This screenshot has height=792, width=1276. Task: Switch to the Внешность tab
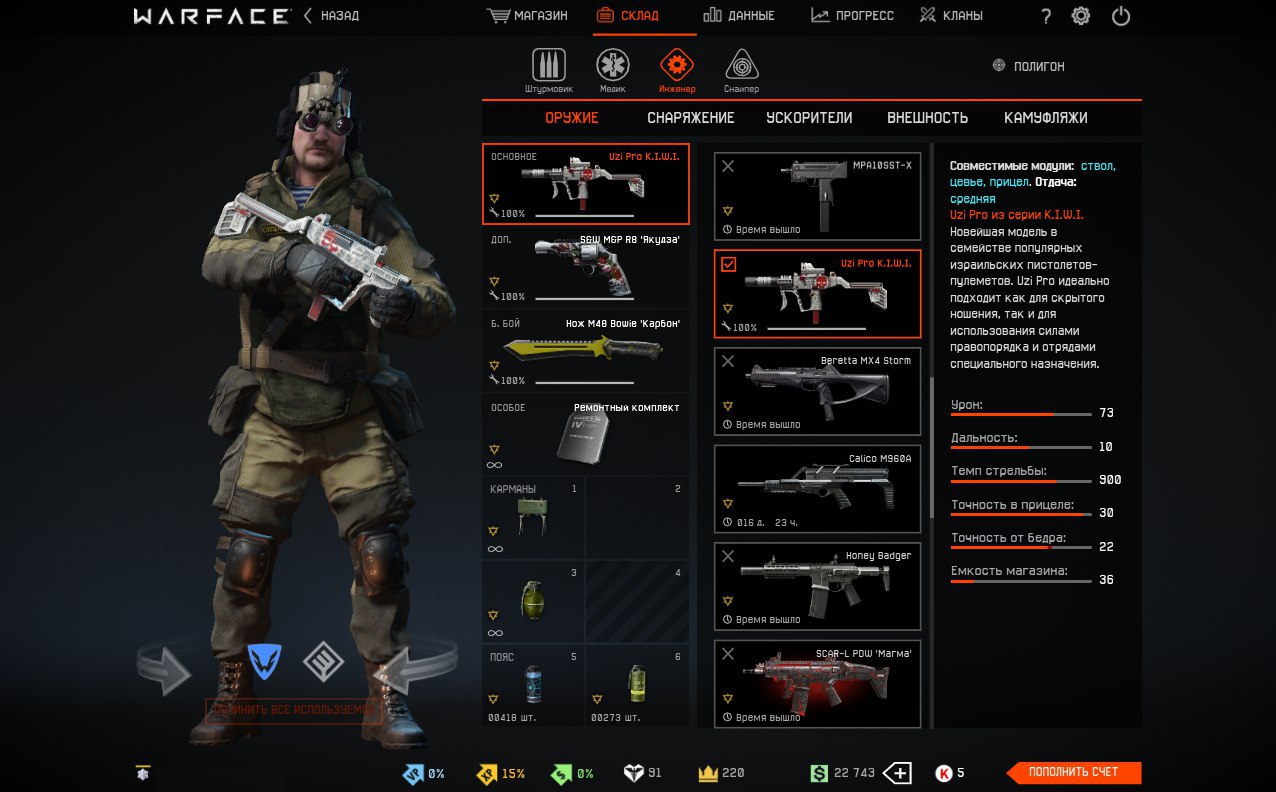927,118
